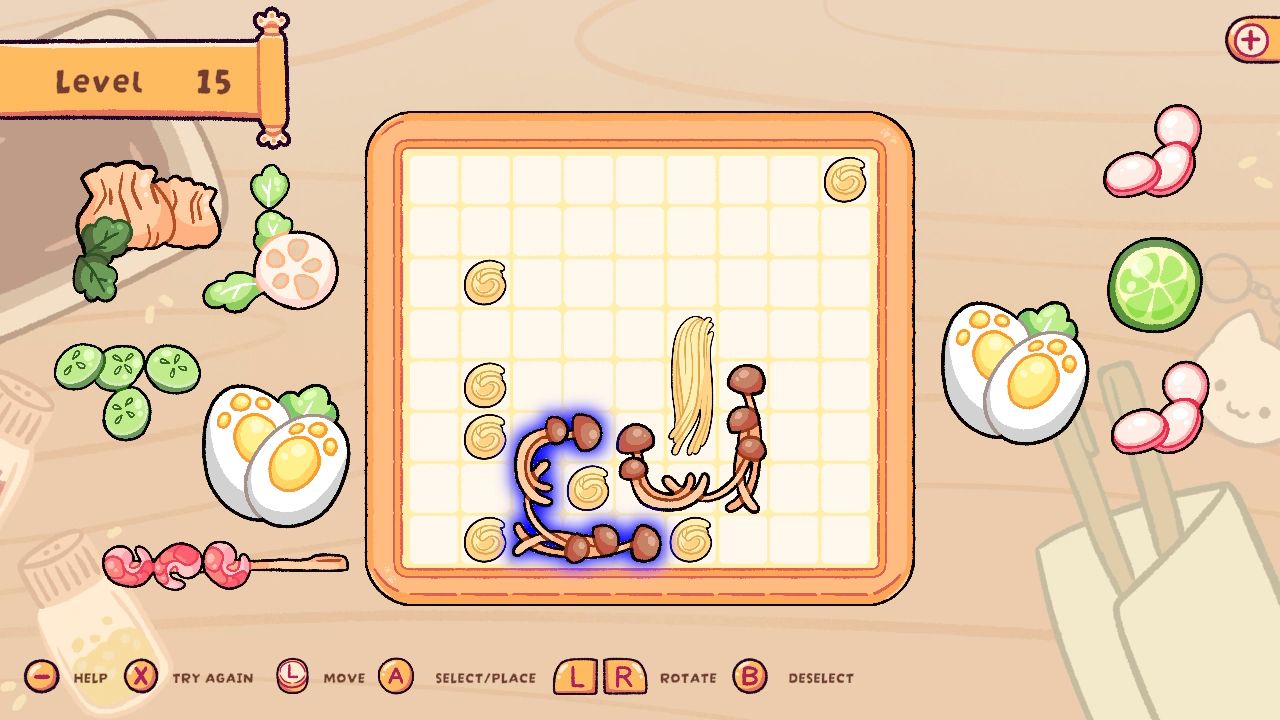Viewport: 1280px width, 720px height.
Task: Select the green lime slice
Action: 1157,283
